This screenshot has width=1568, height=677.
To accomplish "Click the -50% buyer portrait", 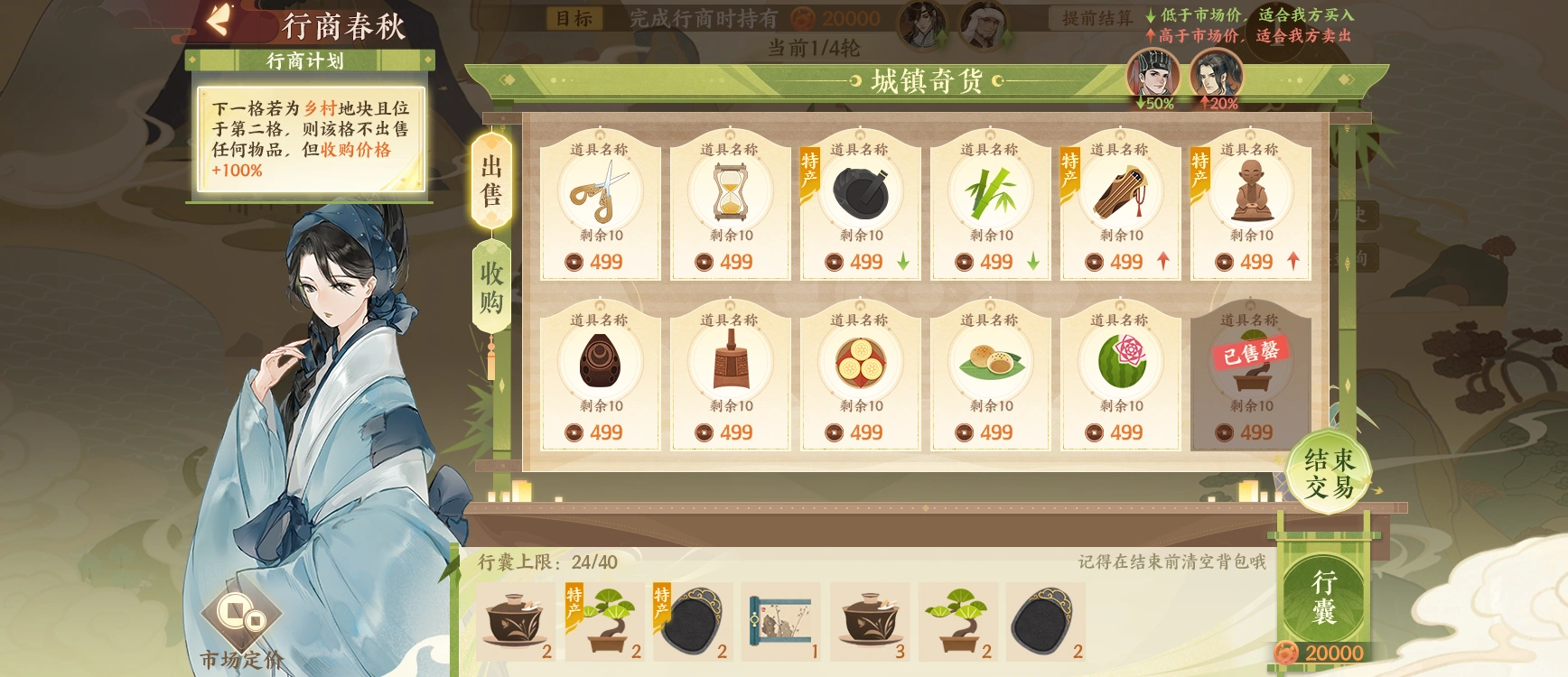I will click(x=1153, y=76).
